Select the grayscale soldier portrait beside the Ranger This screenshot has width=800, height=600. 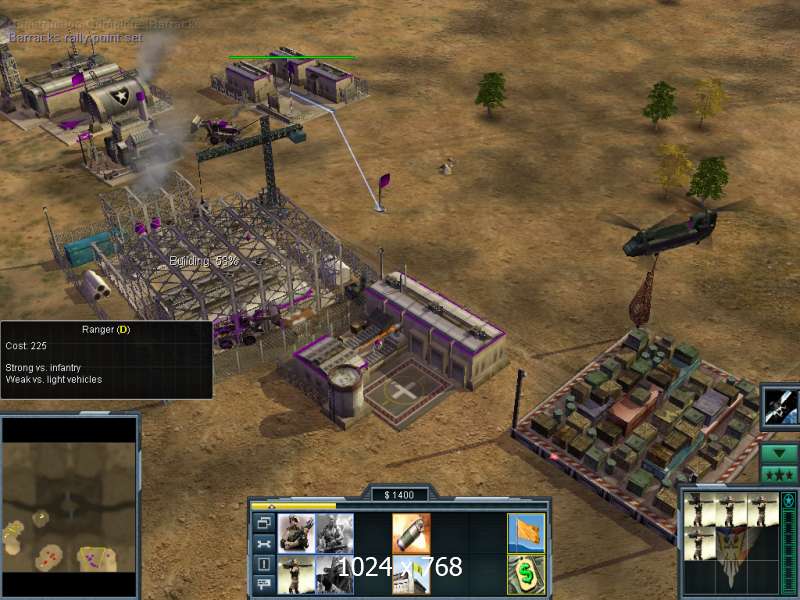click(335, 533)
